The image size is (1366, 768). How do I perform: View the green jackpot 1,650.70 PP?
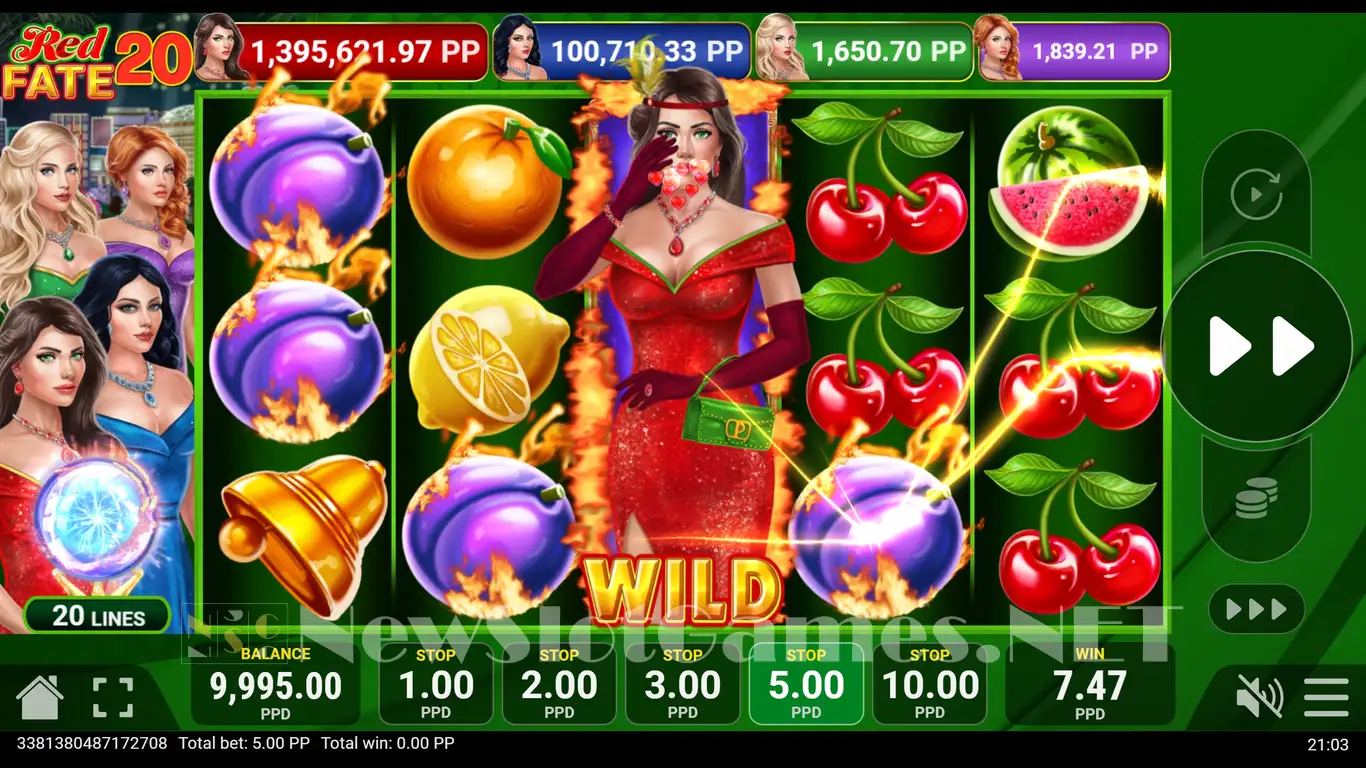(888, 52)
